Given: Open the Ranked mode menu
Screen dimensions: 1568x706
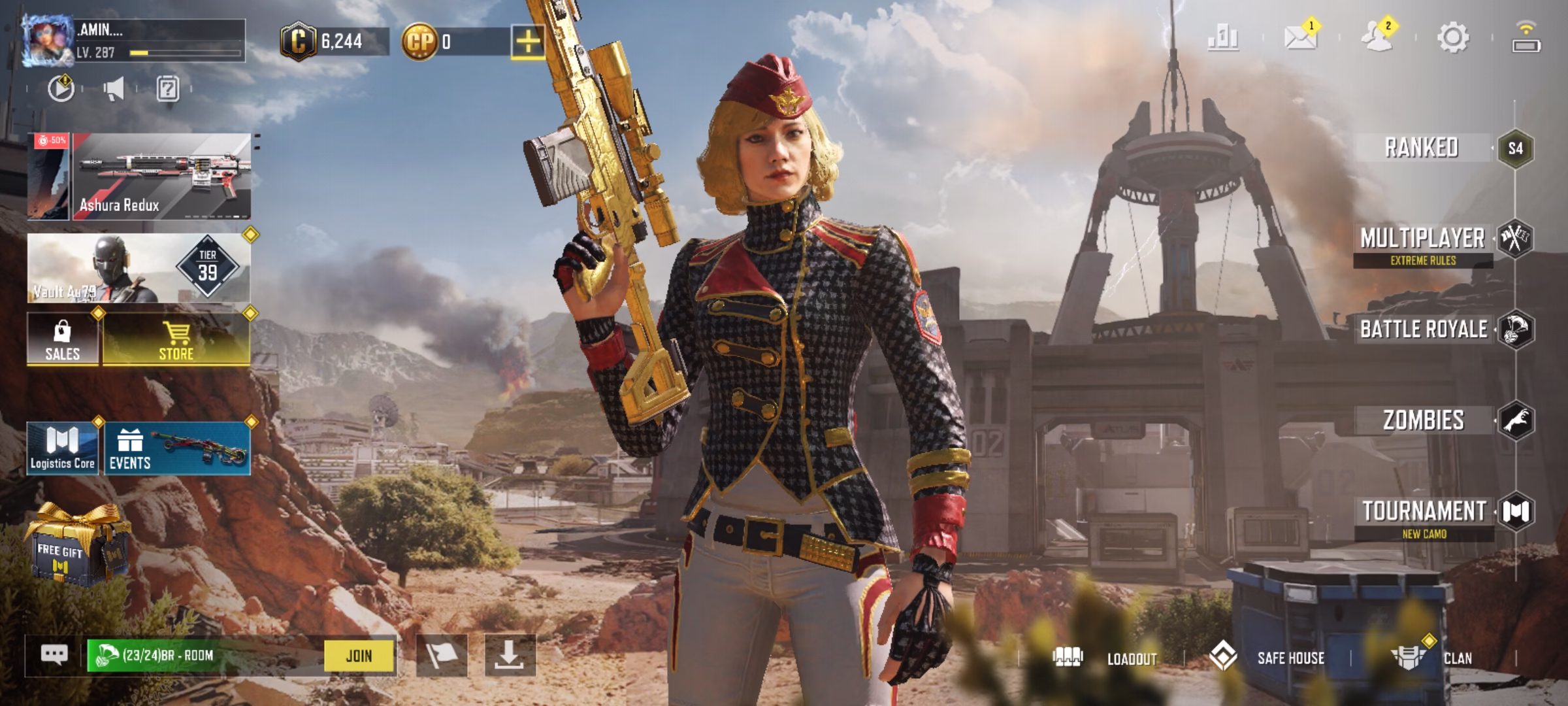Looking at the screenshot, I should point(1422,148).
